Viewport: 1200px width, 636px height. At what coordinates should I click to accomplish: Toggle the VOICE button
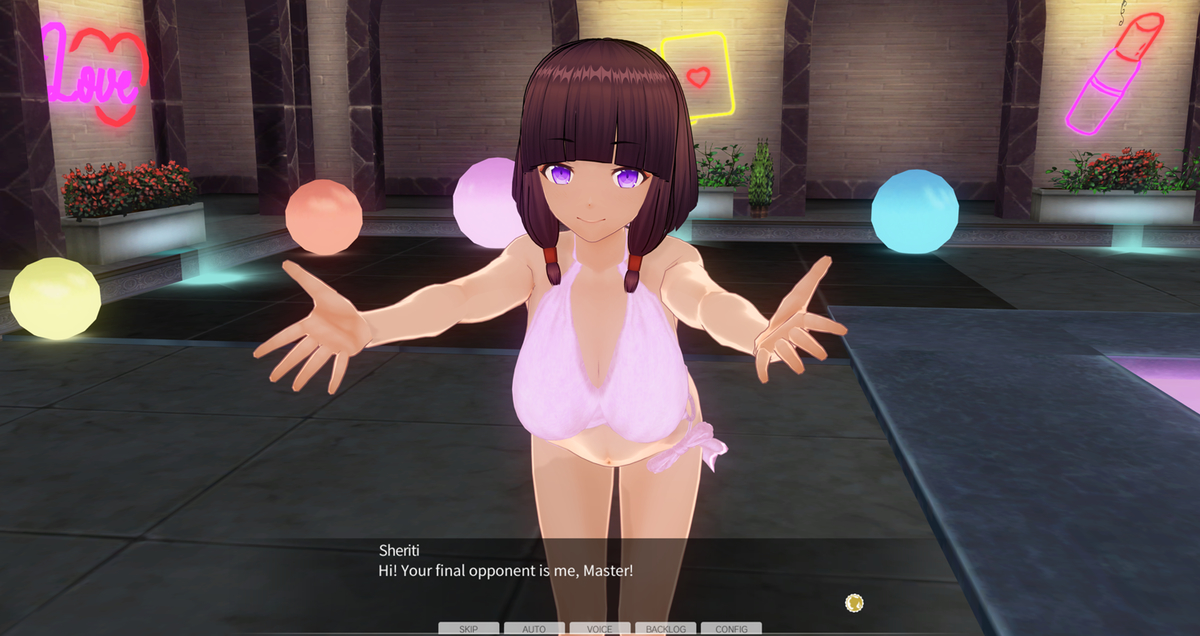[600, 629]
